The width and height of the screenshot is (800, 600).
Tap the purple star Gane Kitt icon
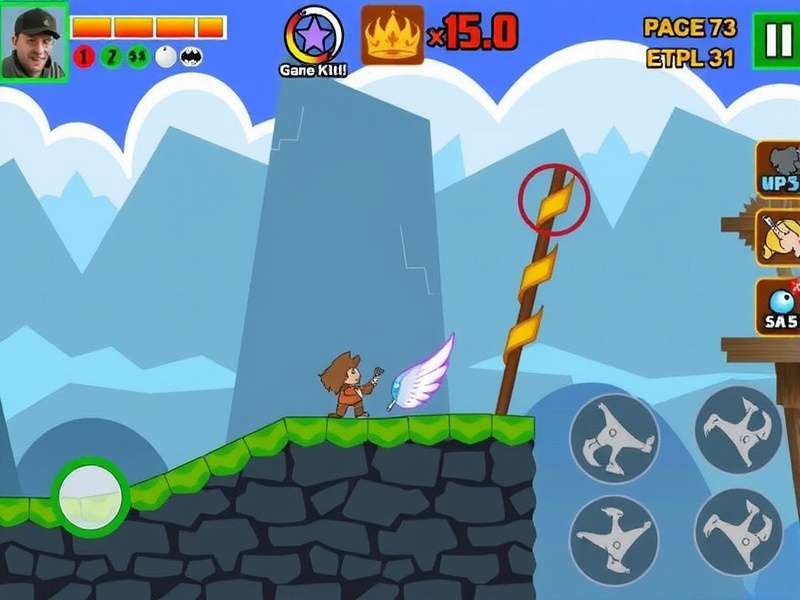[313, 35]
